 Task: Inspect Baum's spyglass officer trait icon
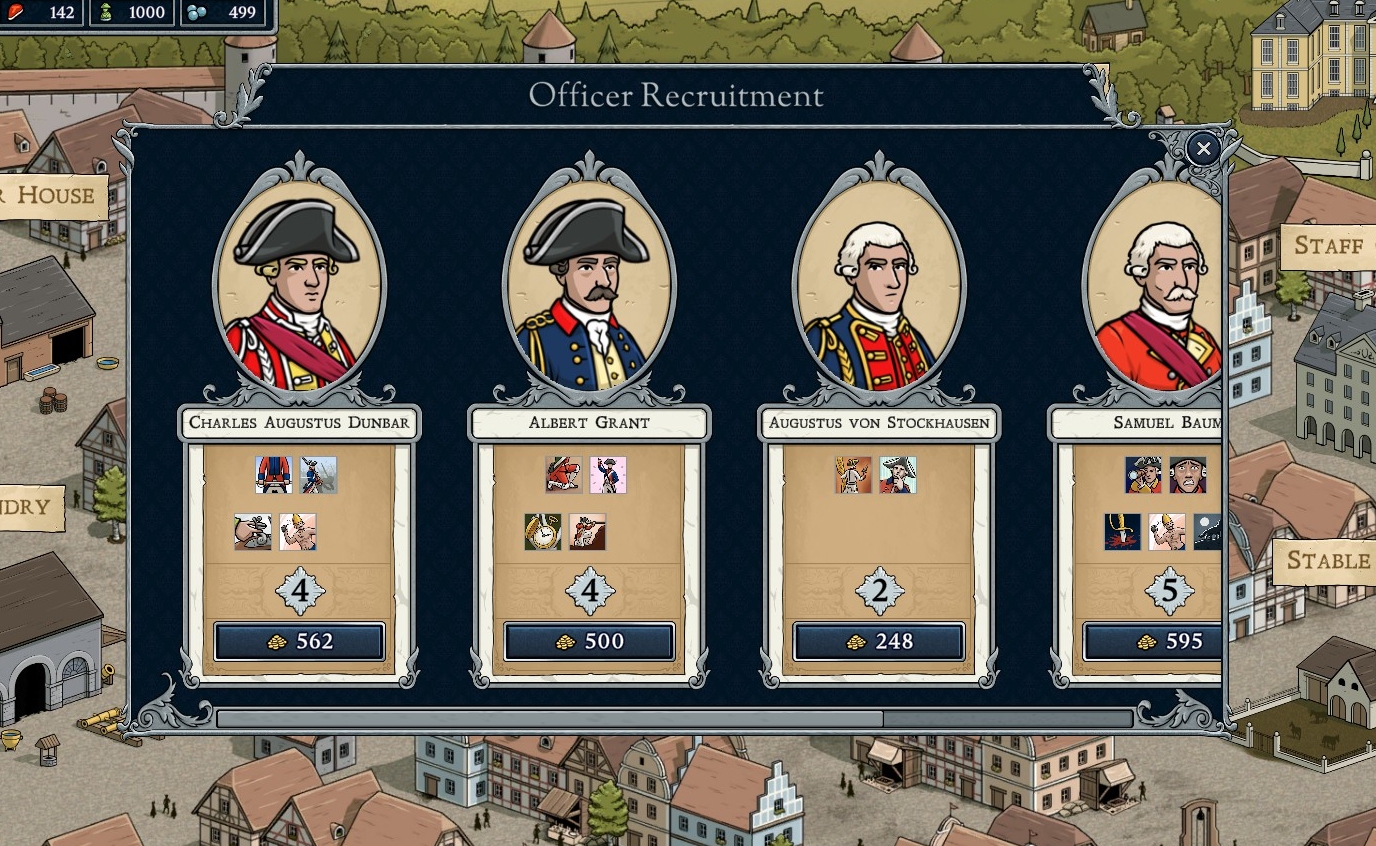(x=1143, y=475)
